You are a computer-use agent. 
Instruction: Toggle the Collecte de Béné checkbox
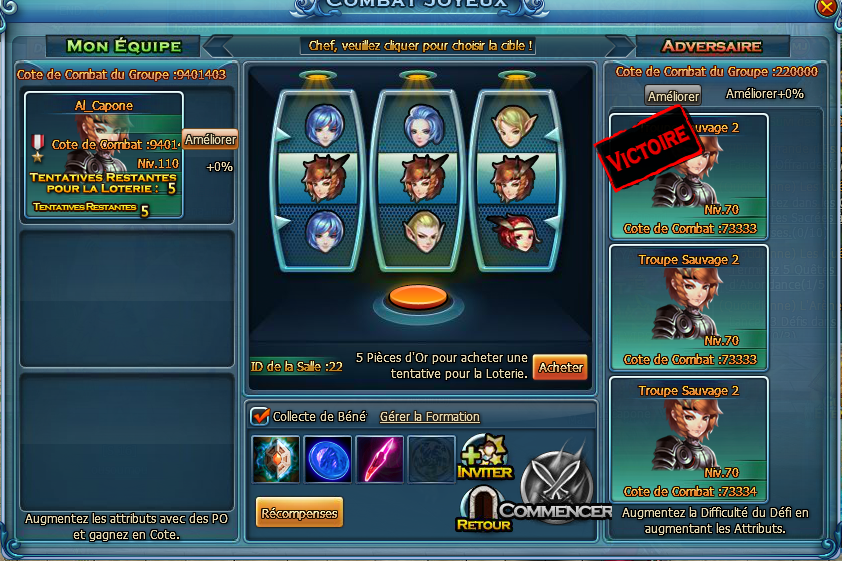click(261, 416)
